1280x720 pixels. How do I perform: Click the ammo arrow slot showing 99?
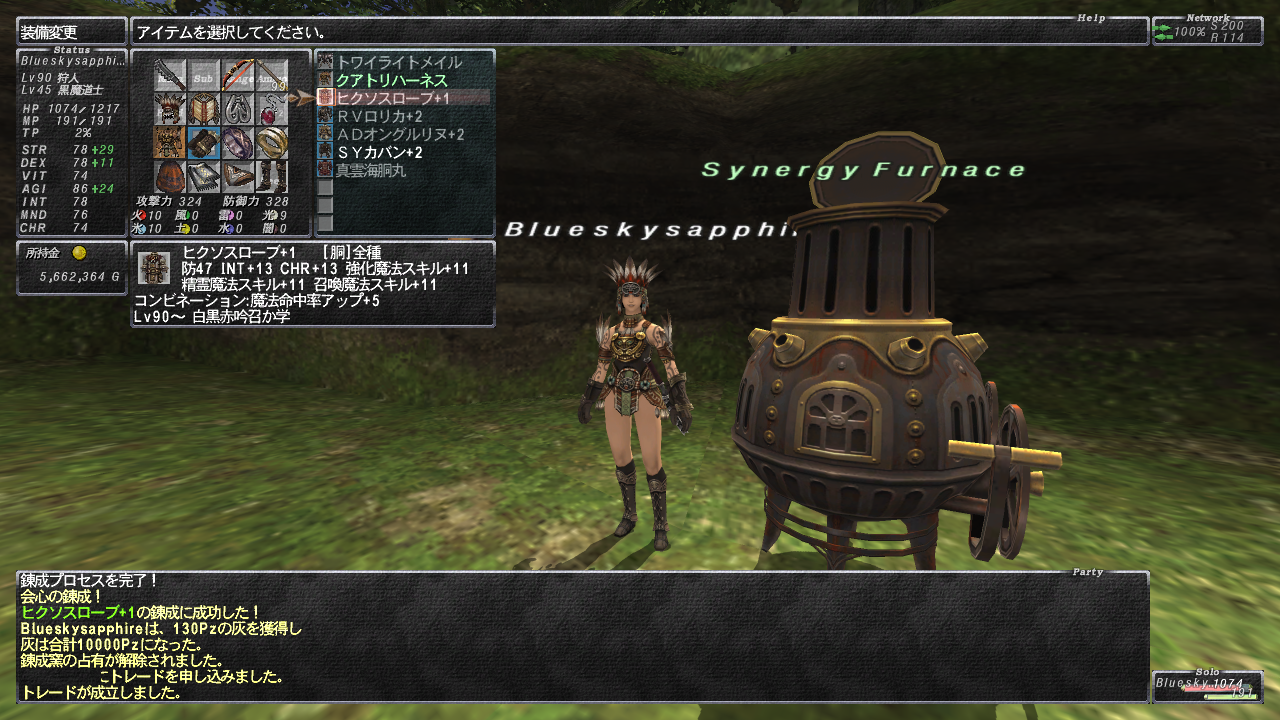(271, 76)
